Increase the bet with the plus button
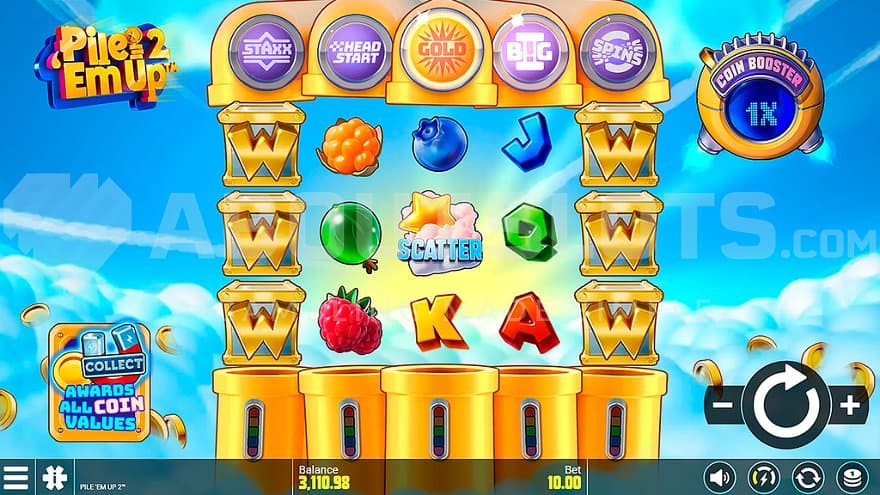 (x=850, y=405)
